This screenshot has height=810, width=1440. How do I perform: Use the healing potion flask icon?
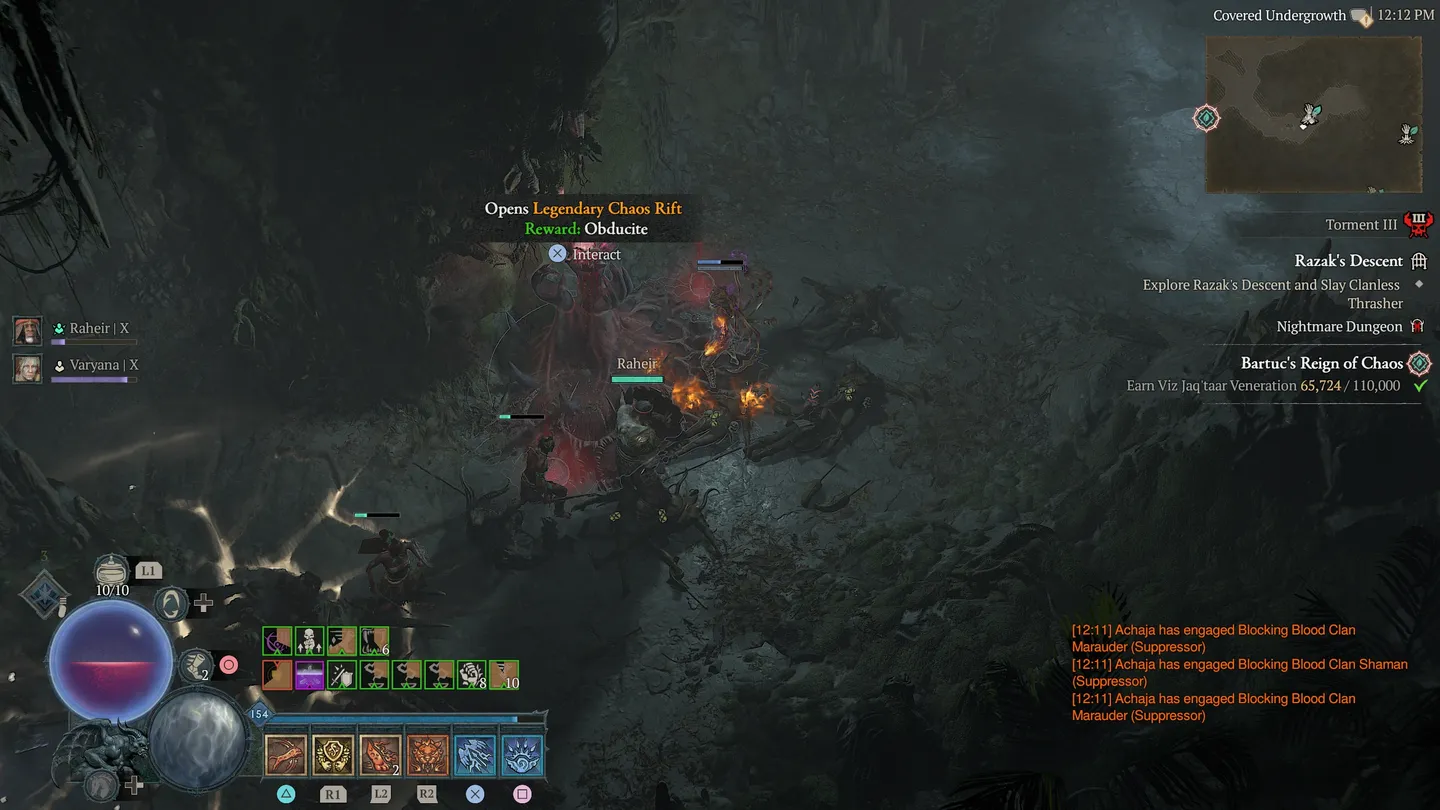(112, 572)
